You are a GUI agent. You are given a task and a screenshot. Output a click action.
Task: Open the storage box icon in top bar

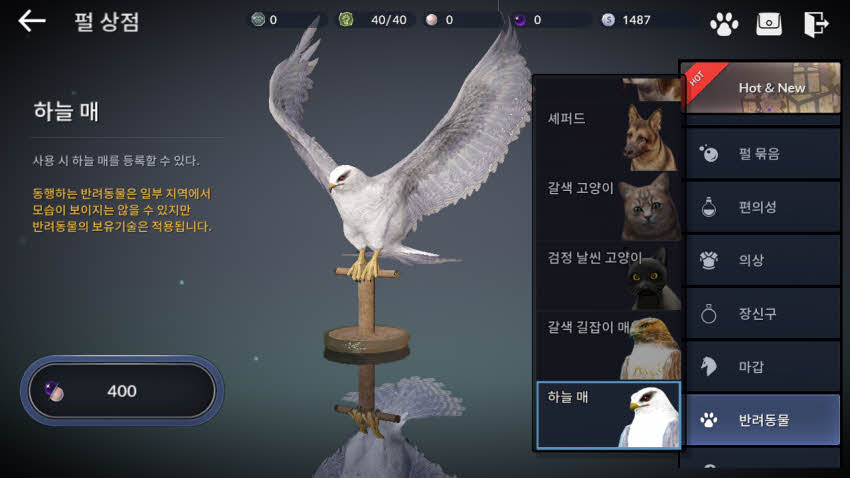tap(769, 23)
